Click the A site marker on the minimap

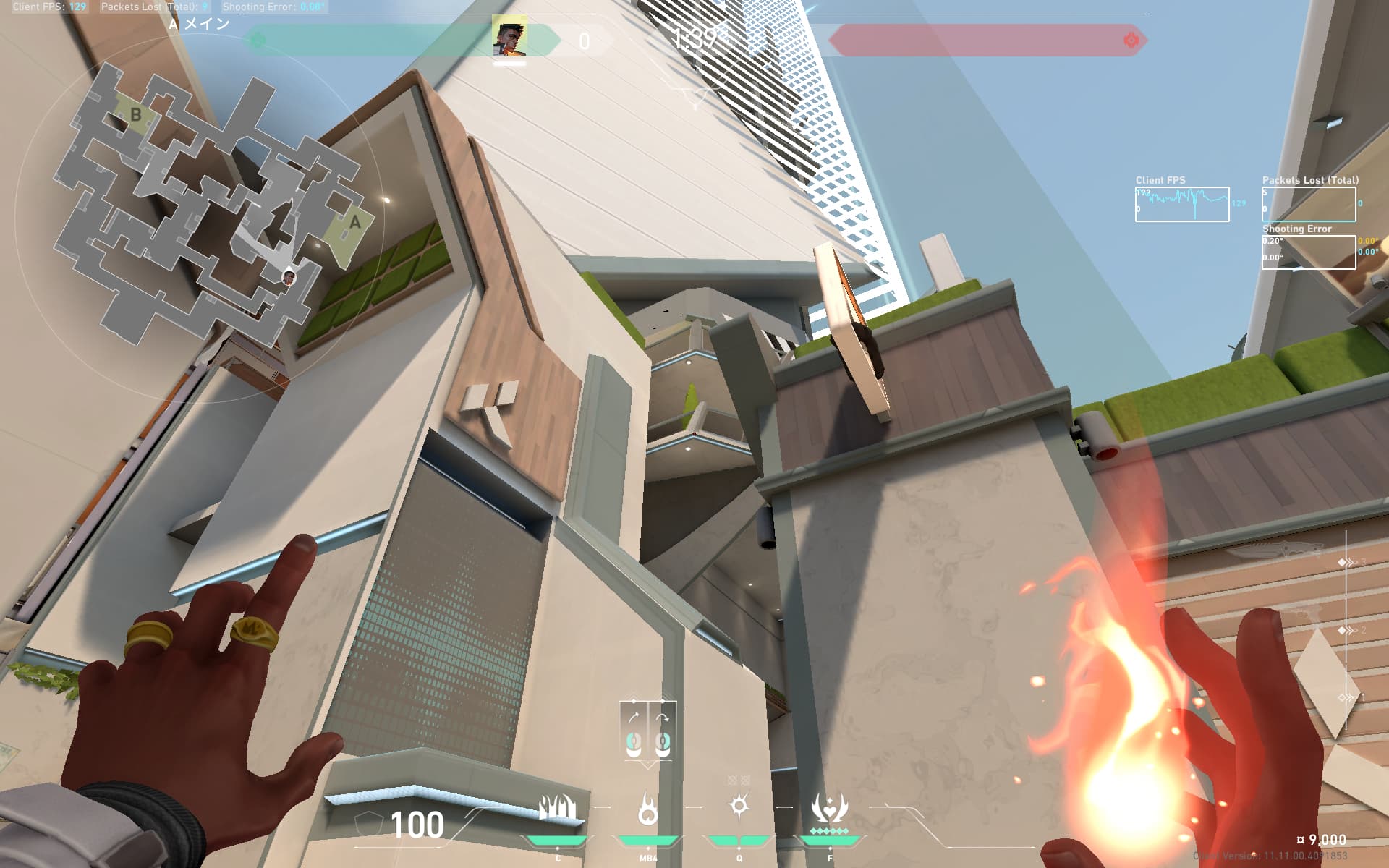tap(354, 223)
